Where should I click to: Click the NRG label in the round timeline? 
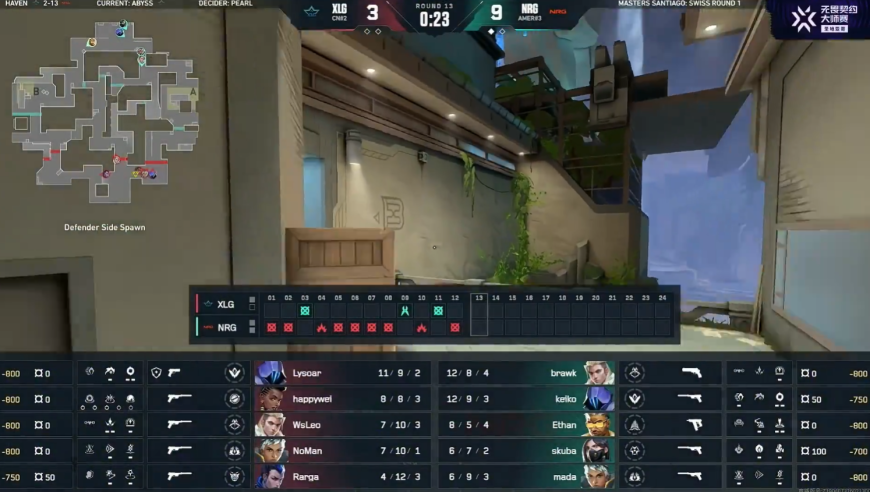[x=224, y=327]
